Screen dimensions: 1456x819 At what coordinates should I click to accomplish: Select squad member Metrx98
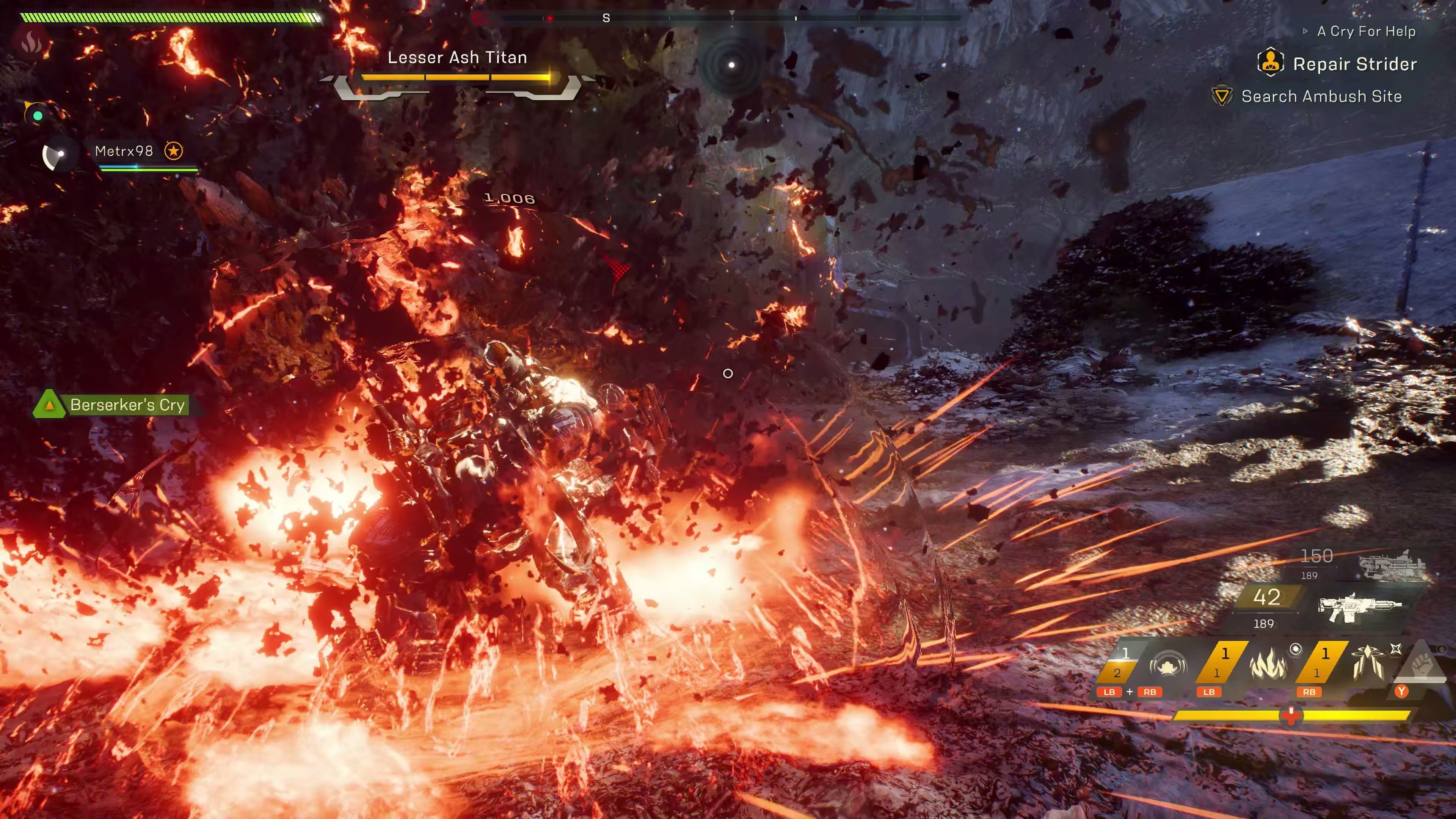(x=124, y=151)
